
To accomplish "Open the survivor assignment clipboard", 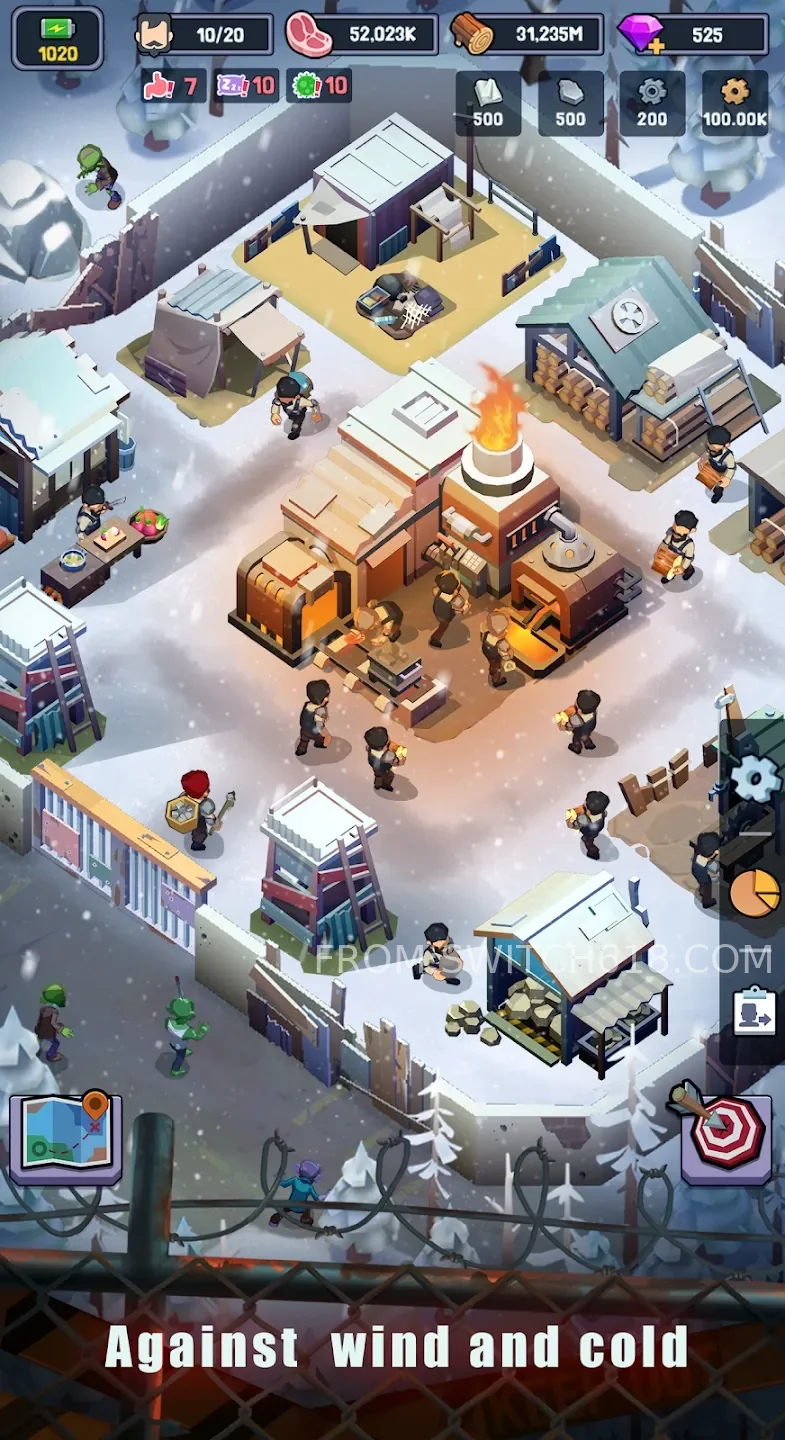I will click(x=754, y=1010).
